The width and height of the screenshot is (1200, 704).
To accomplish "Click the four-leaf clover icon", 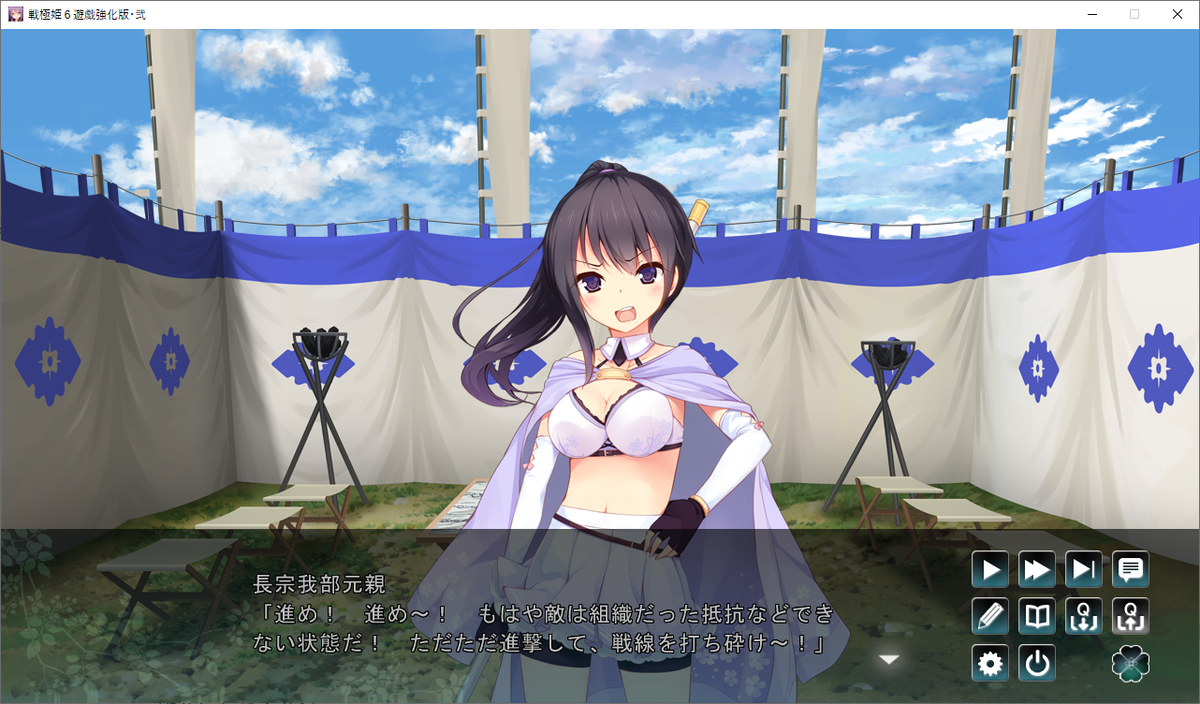I will [1131, 663].
